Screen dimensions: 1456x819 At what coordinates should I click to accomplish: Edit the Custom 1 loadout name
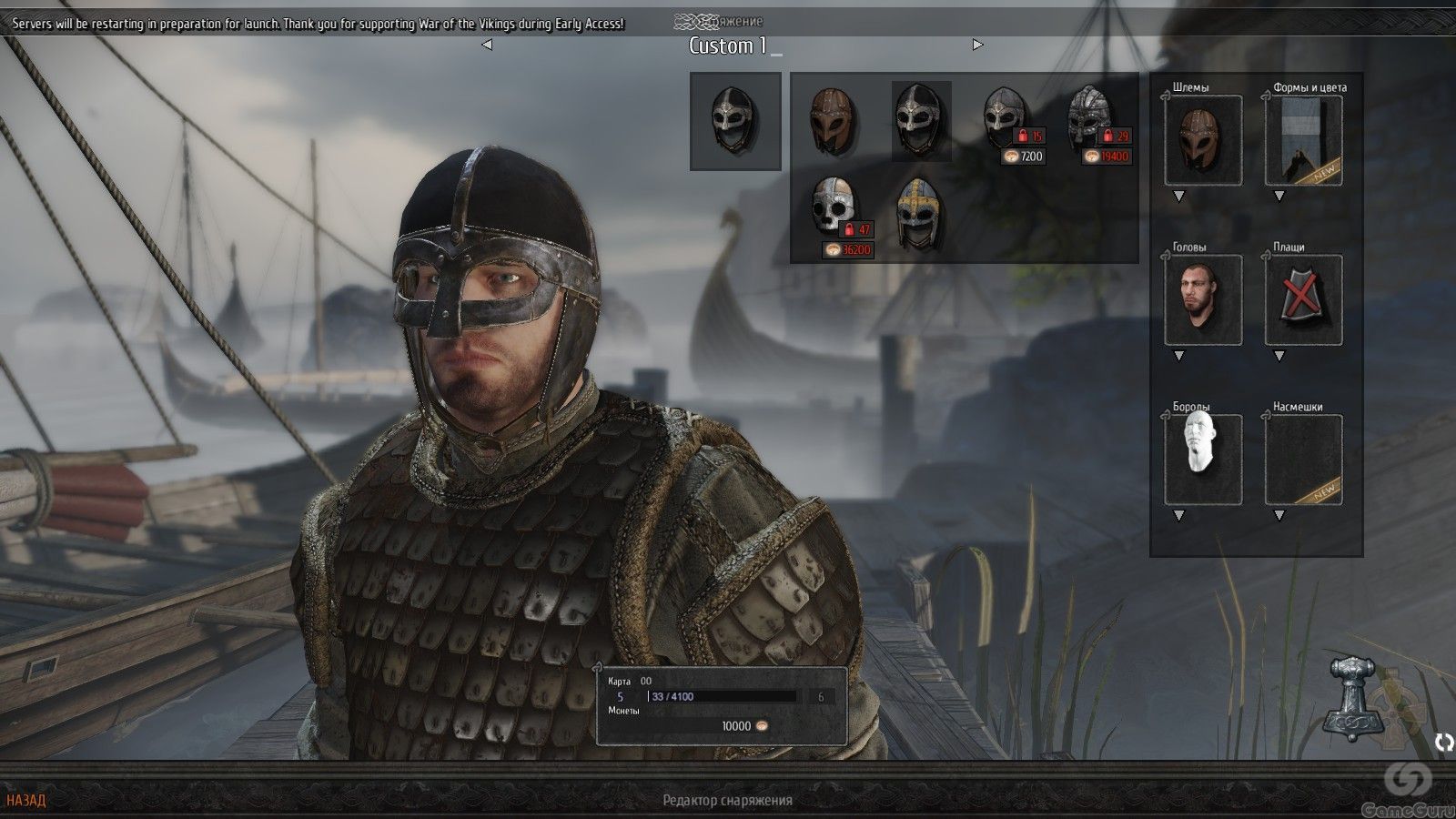(x=728, y=46)
